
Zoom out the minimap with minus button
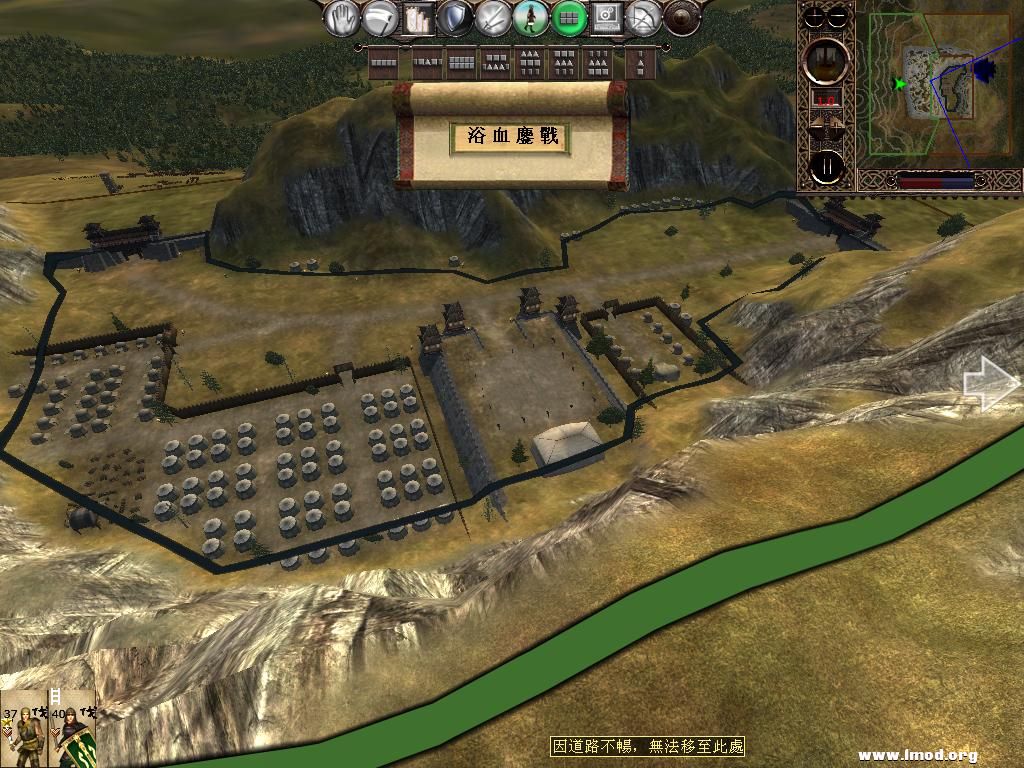(840, 17)
